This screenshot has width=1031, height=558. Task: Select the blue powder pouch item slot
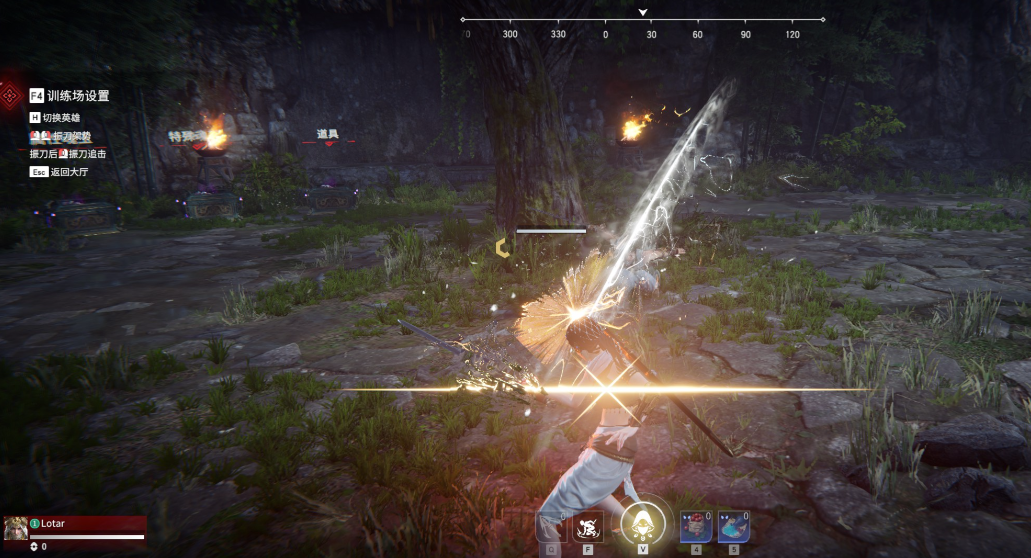(733, 526)
